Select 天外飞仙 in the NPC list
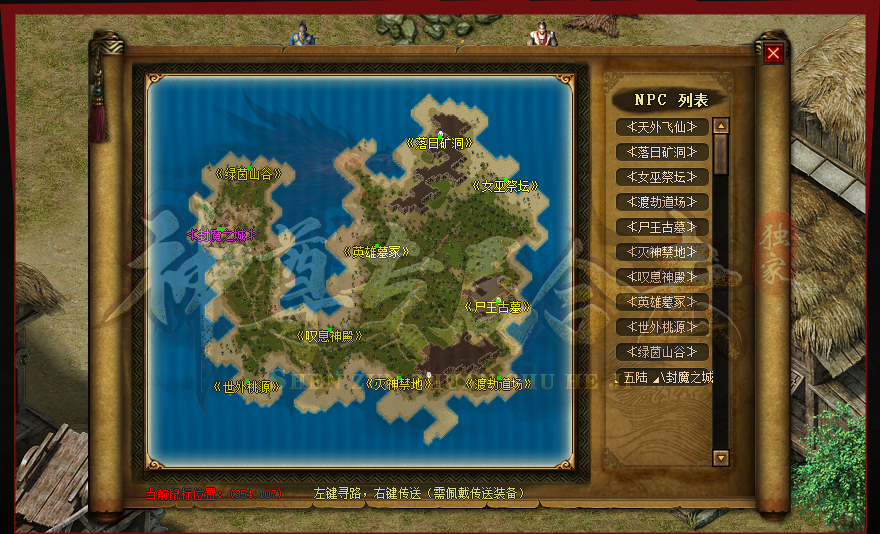 [x=662, y=127]
